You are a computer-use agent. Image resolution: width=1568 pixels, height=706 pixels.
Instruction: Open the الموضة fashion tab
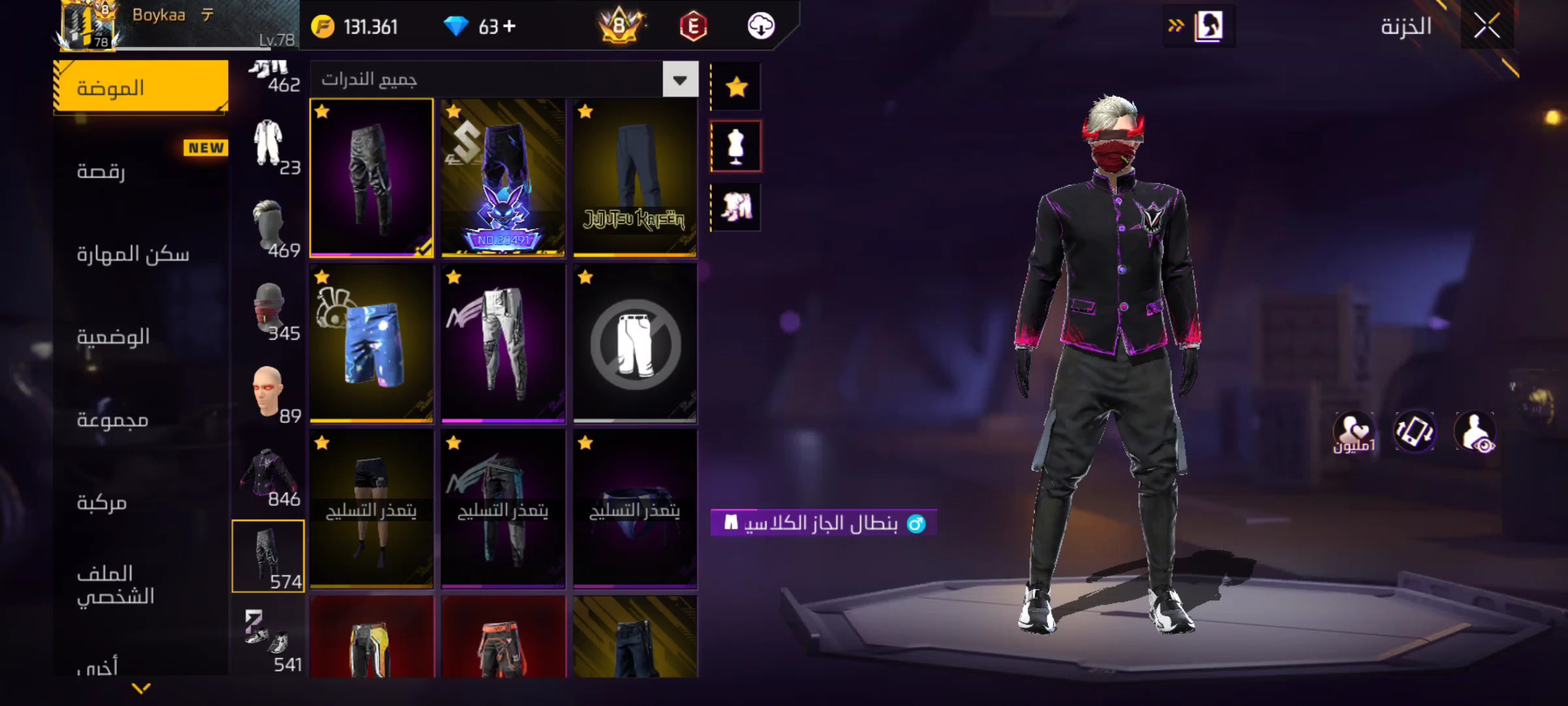[140, 88]
